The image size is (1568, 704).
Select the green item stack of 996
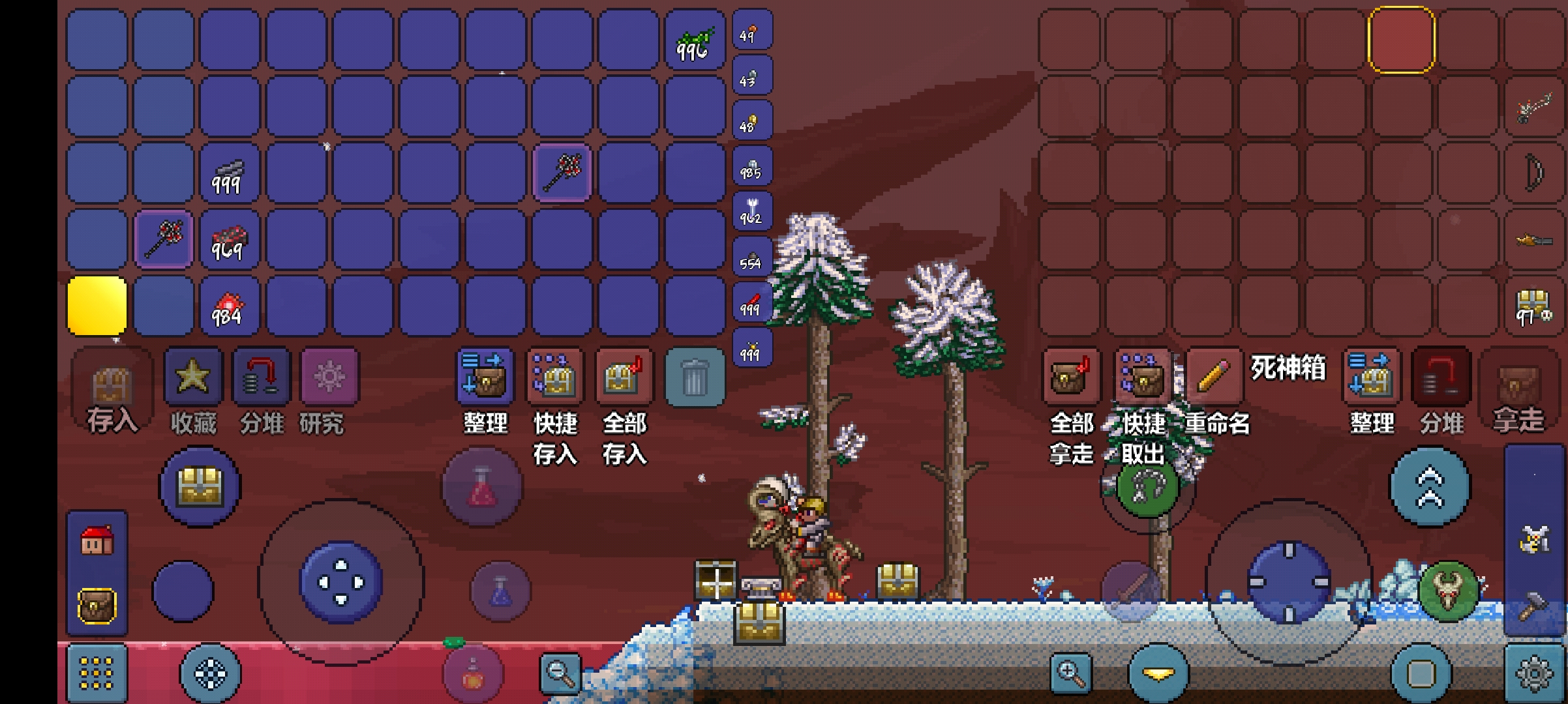tap(694, 40)
